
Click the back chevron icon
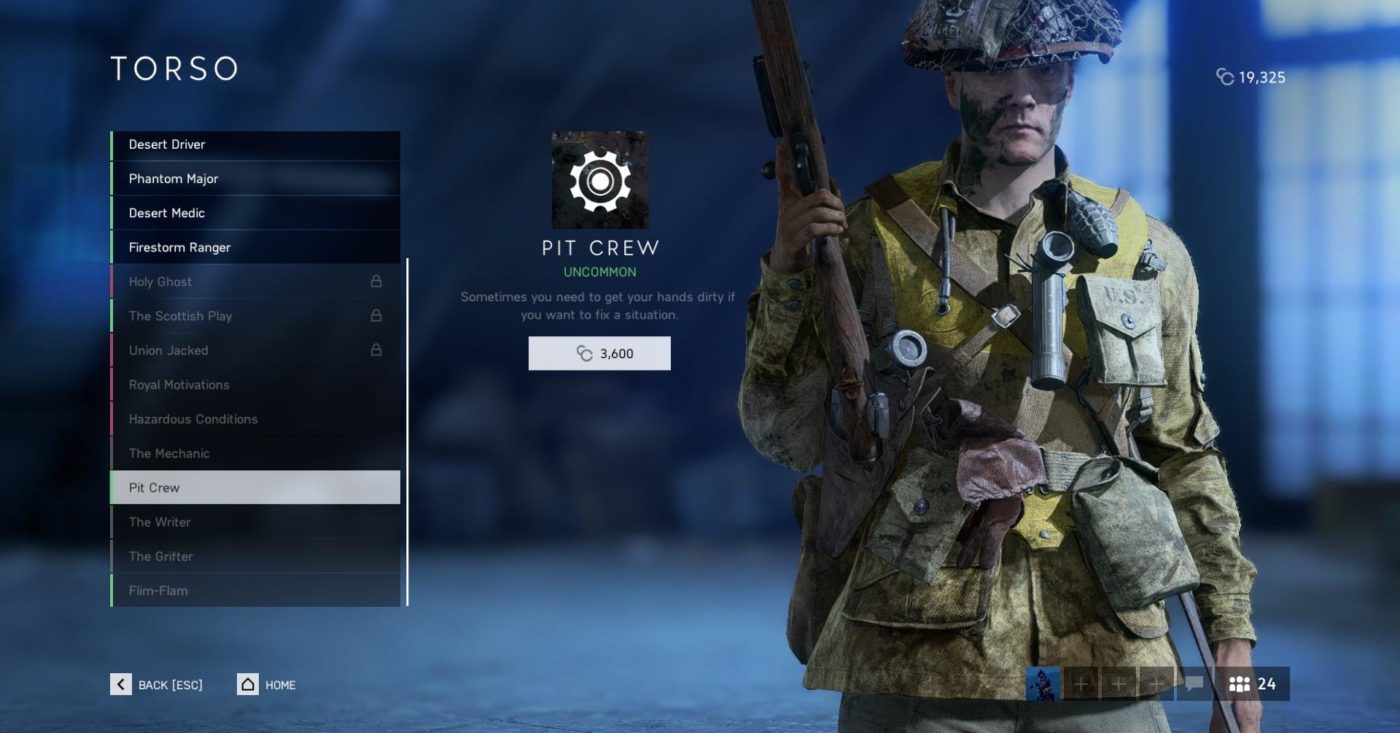coord(120,684)
